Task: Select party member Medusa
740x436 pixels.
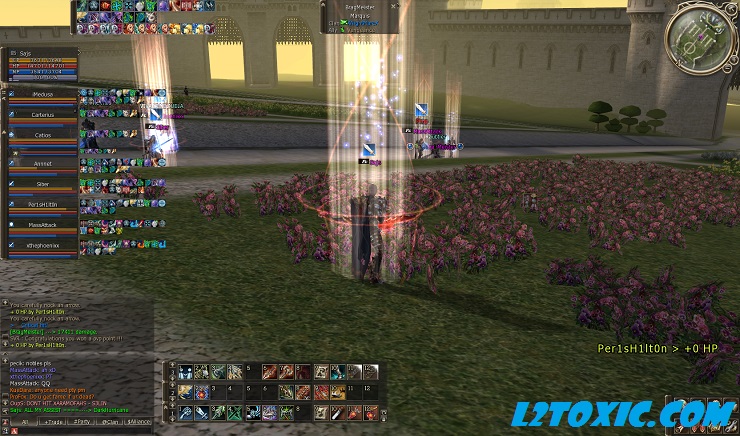Action: point(42,94)
